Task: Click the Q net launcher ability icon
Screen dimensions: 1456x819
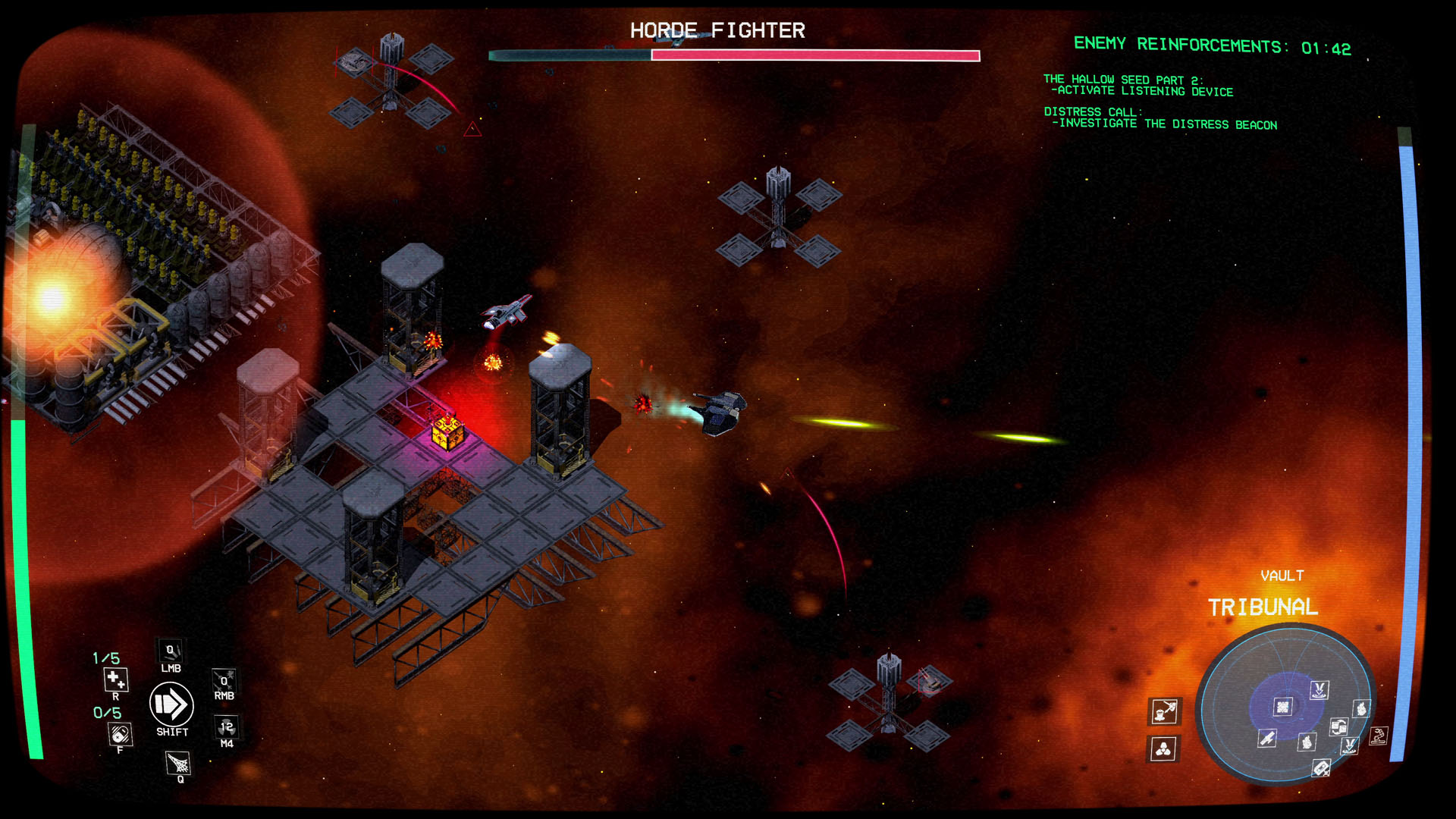Action: coord(177,763)
